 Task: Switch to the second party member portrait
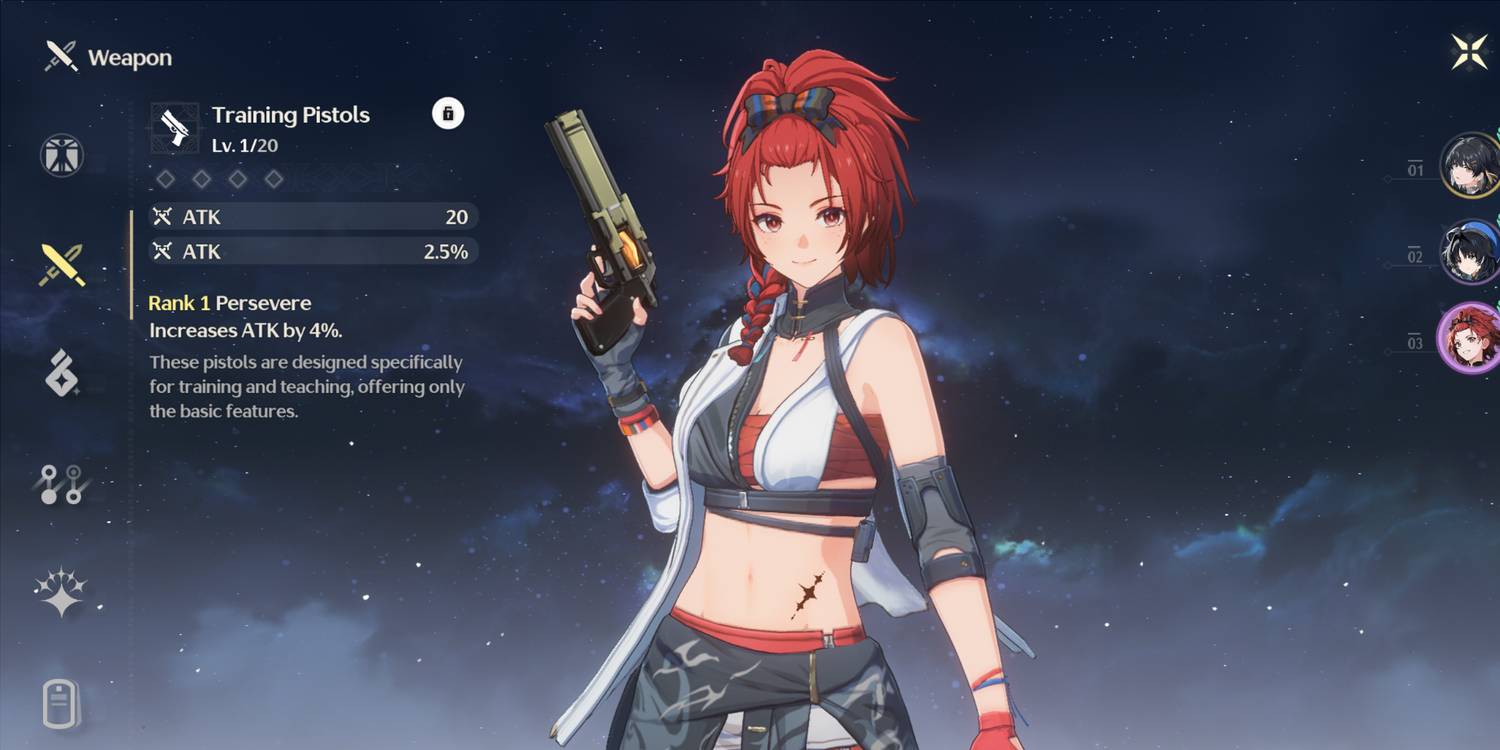pos(1469,252)
